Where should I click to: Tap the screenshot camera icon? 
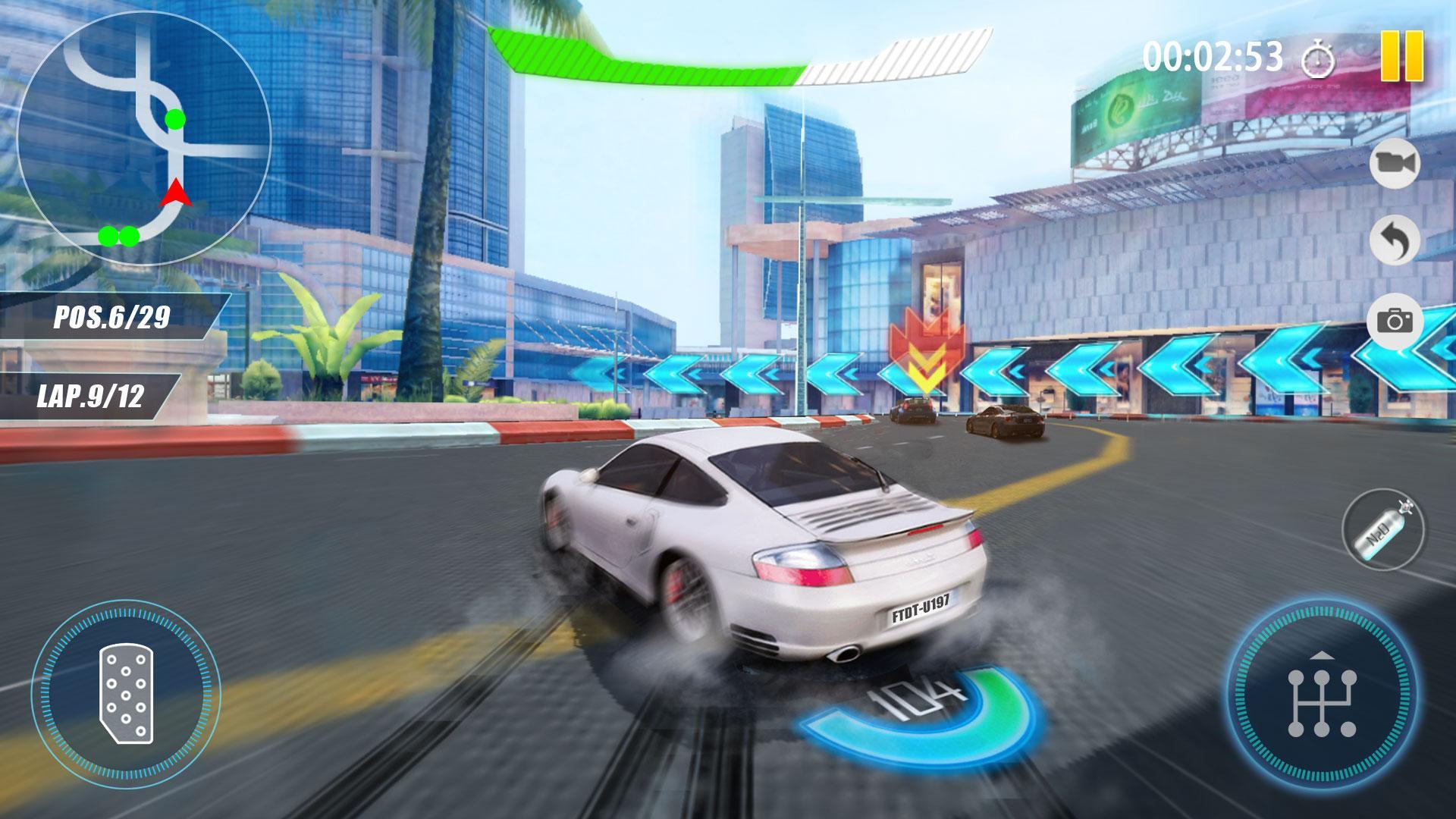(x=1395, y=318)
